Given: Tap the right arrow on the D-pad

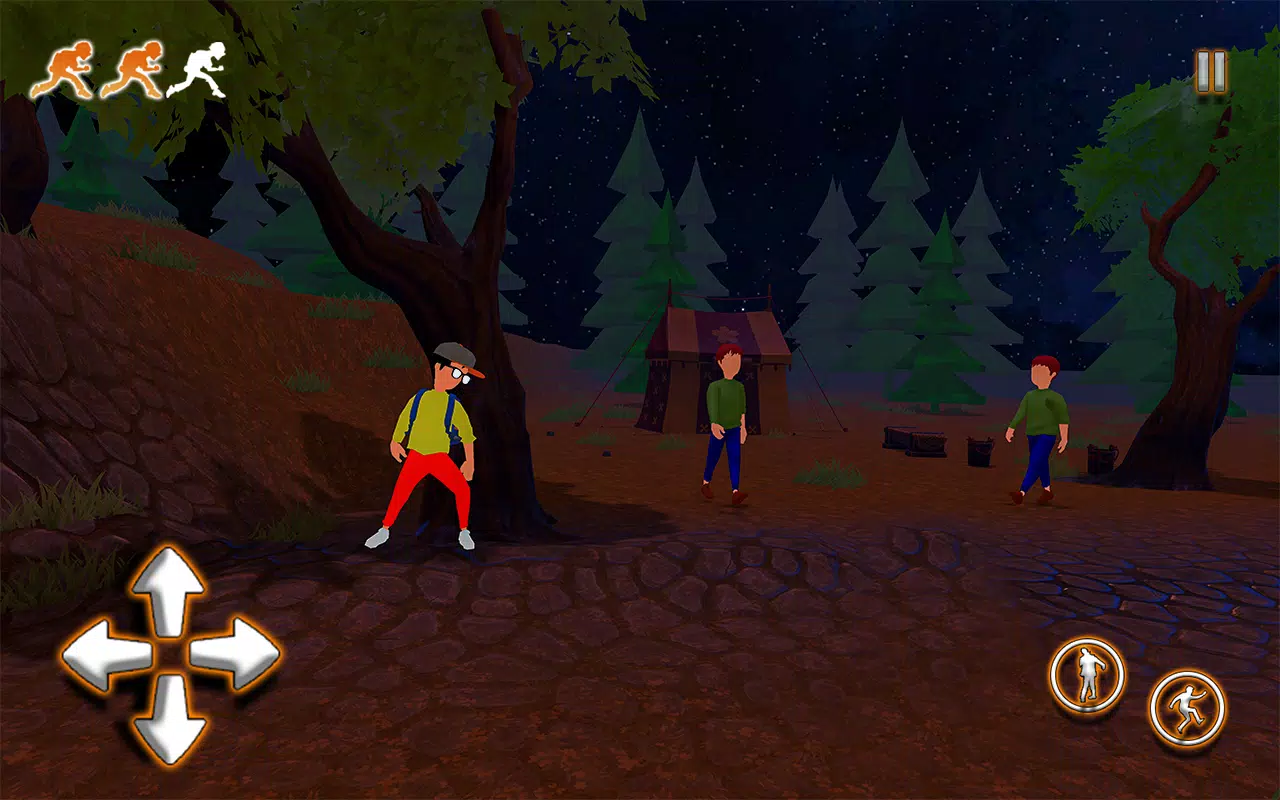Looking at the screenshot, I should pyautogui.click(x=234, y=654).
